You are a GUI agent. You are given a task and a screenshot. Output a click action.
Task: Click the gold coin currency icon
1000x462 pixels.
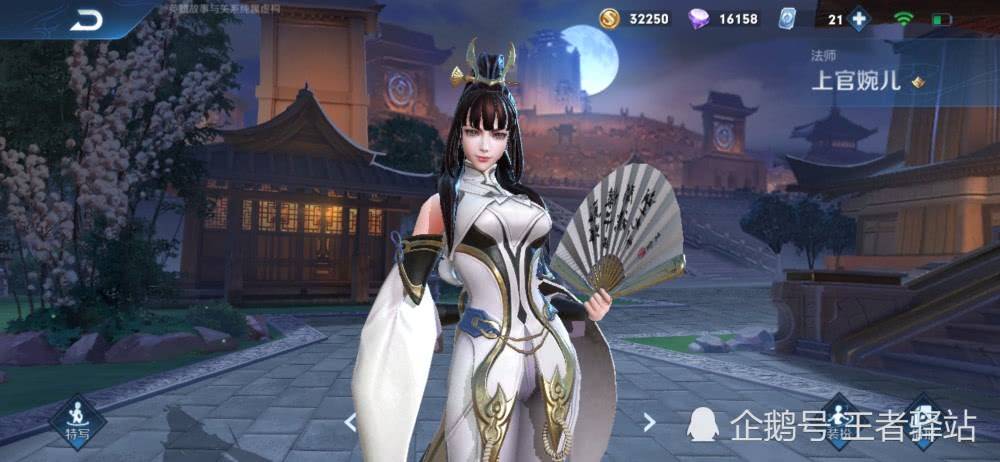tap(610, 19)
